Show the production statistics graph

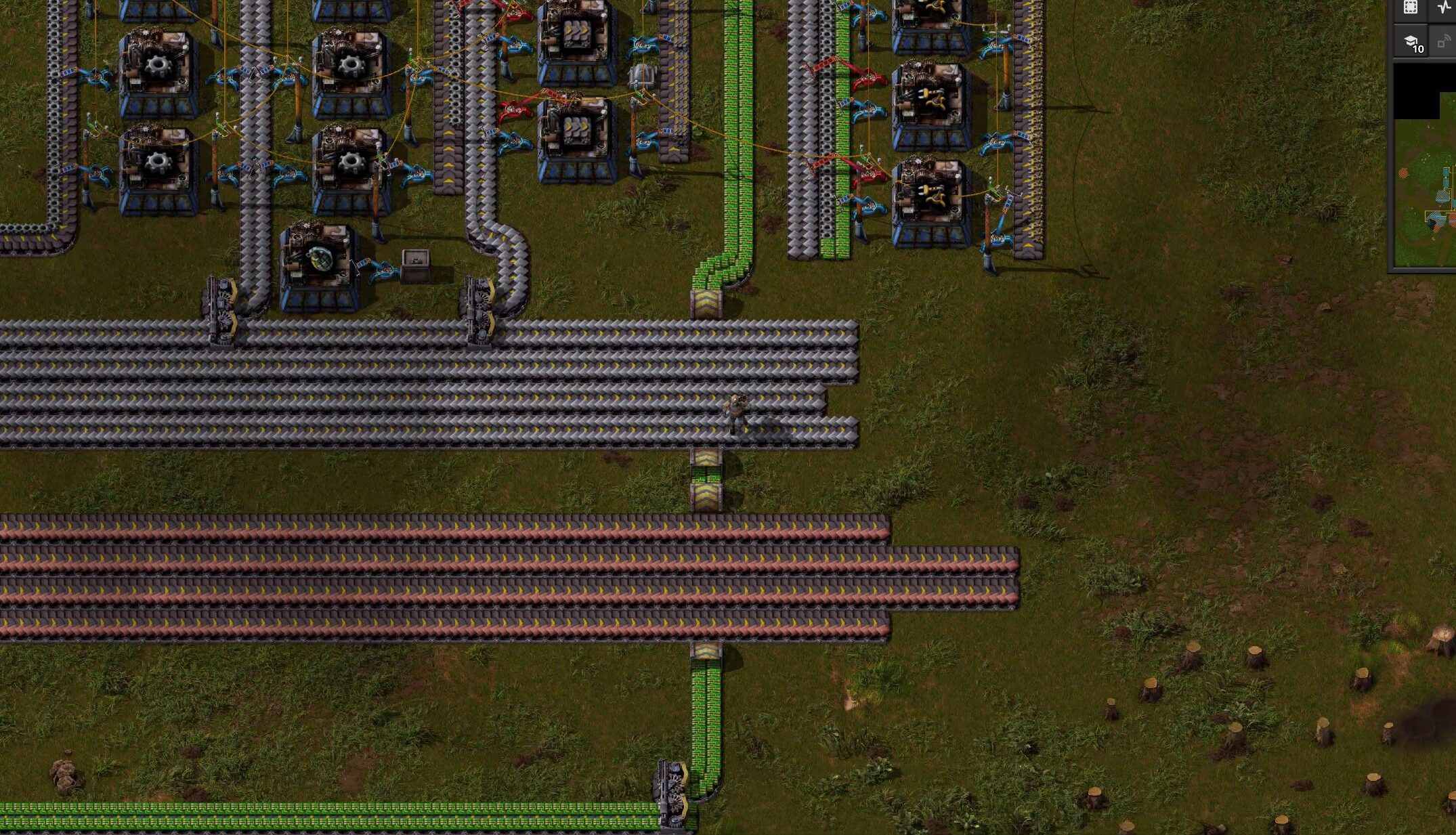click(1444, 7)
